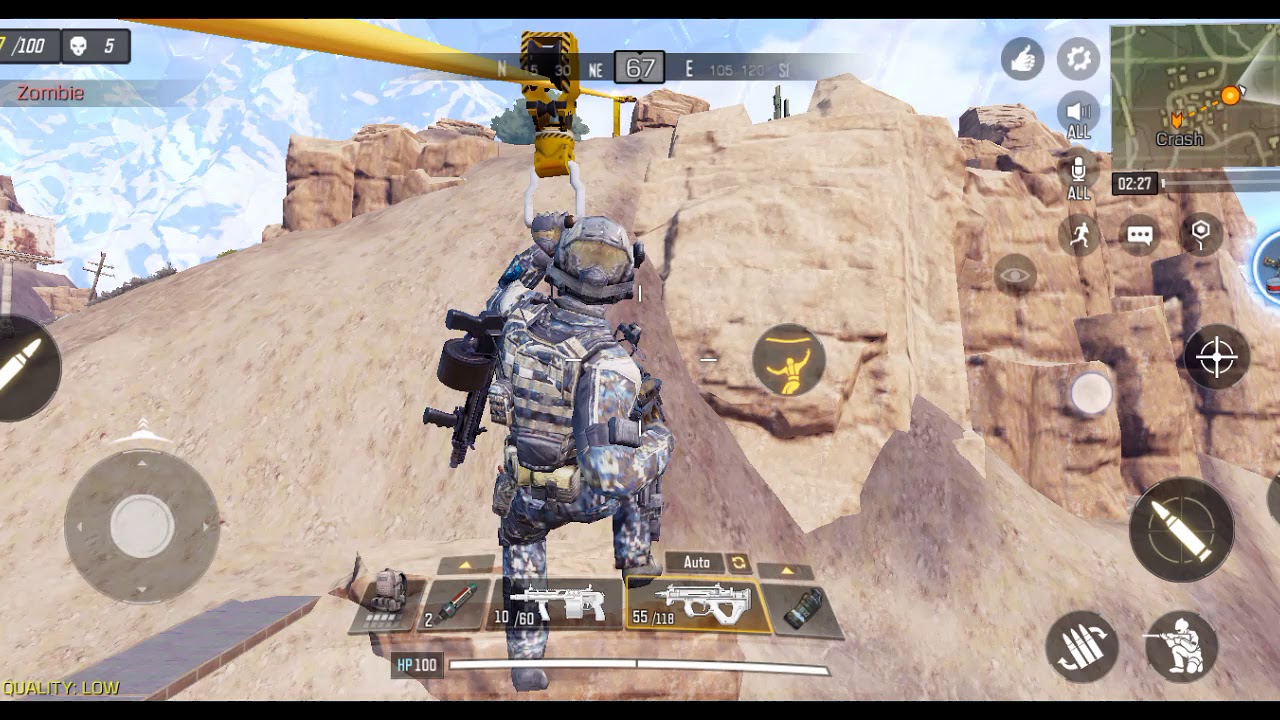Tap the thumbs-up like icon

[x=1022, y=61]
